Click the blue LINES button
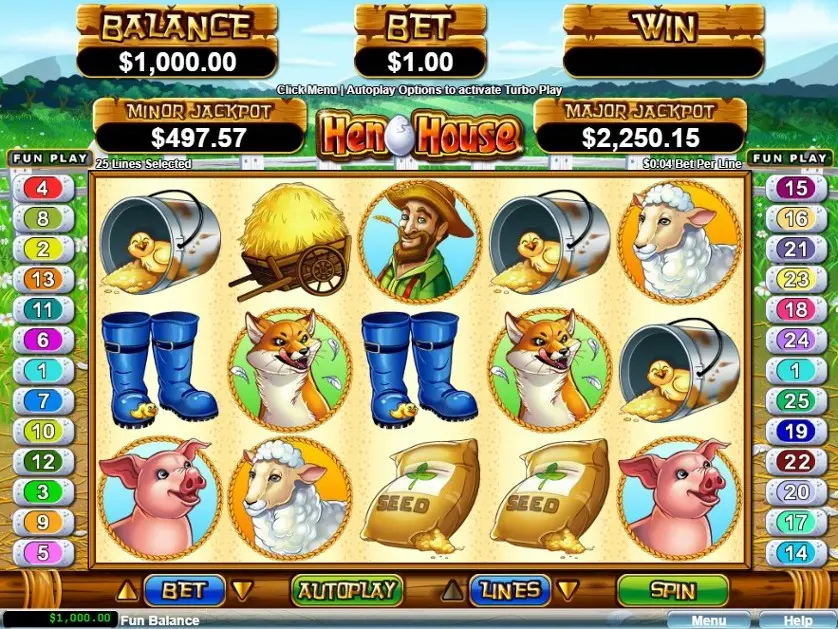This screenshot has width=838, height=629. (510, 590)
